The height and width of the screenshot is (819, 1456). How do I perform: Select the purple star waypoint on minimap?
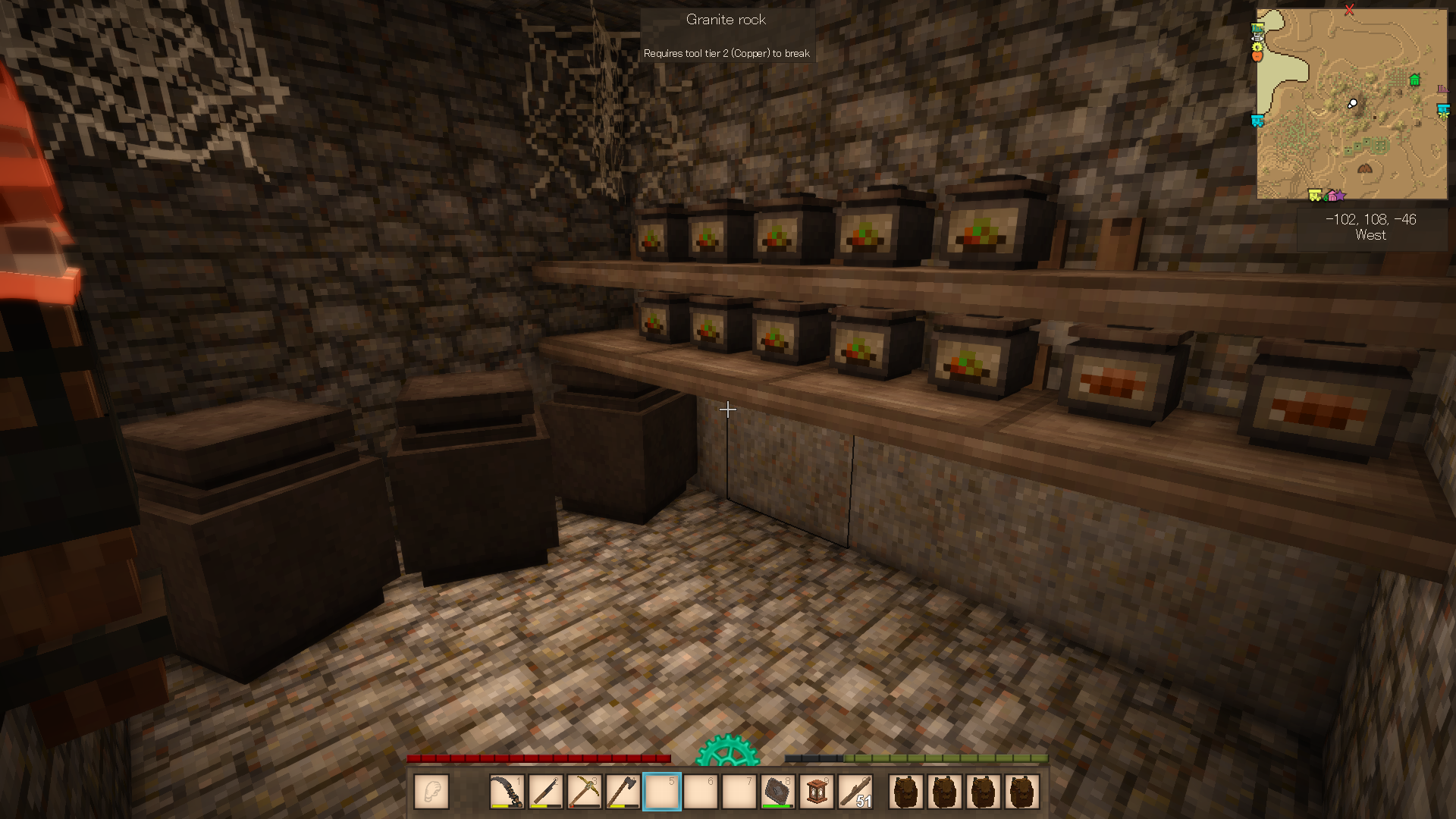click(x=1340, y=196)
